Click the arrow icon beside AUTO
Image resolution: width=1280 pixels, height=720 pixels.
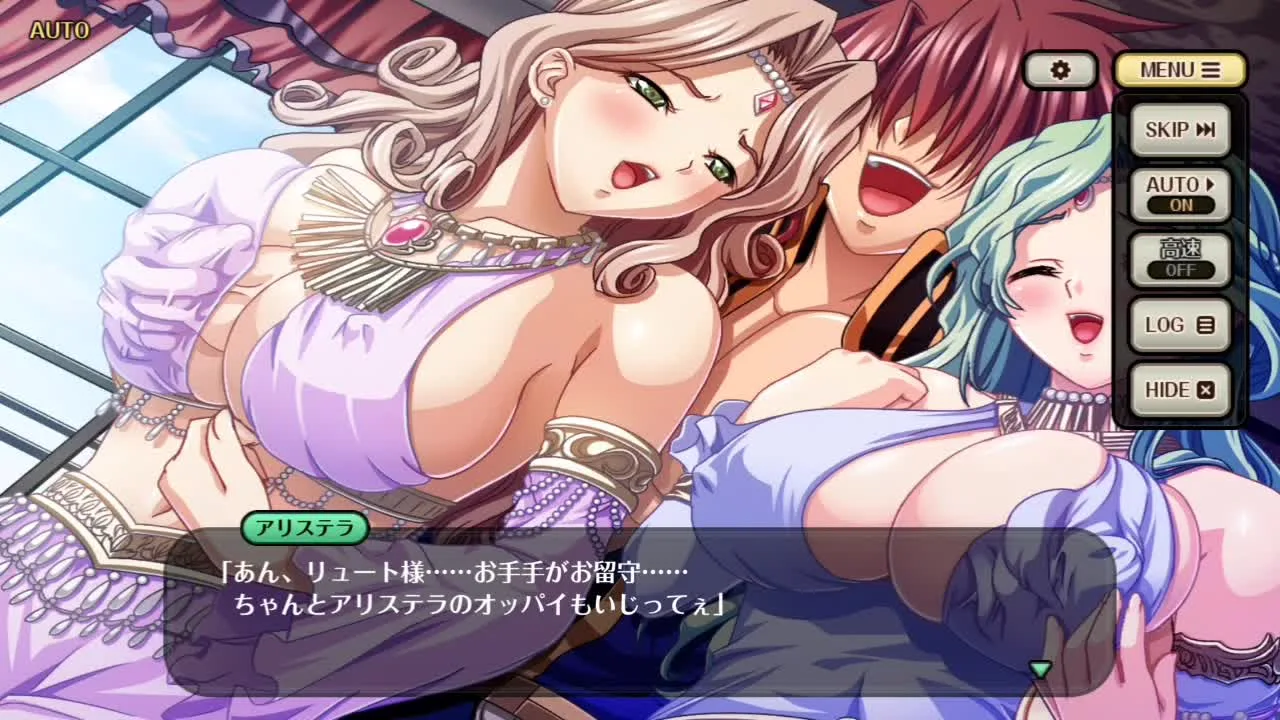coord(1210,184)
